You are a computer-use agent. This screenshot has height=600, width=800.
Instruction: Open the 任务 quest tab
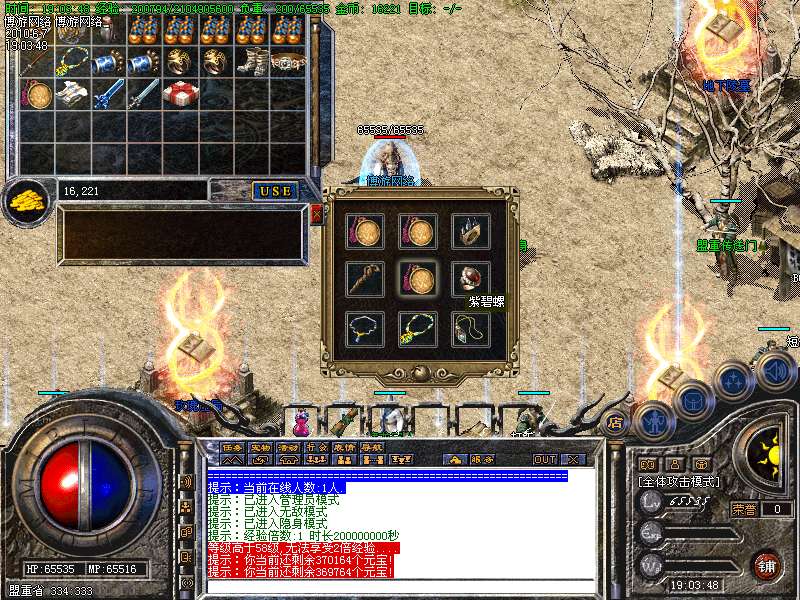point(233,447)
